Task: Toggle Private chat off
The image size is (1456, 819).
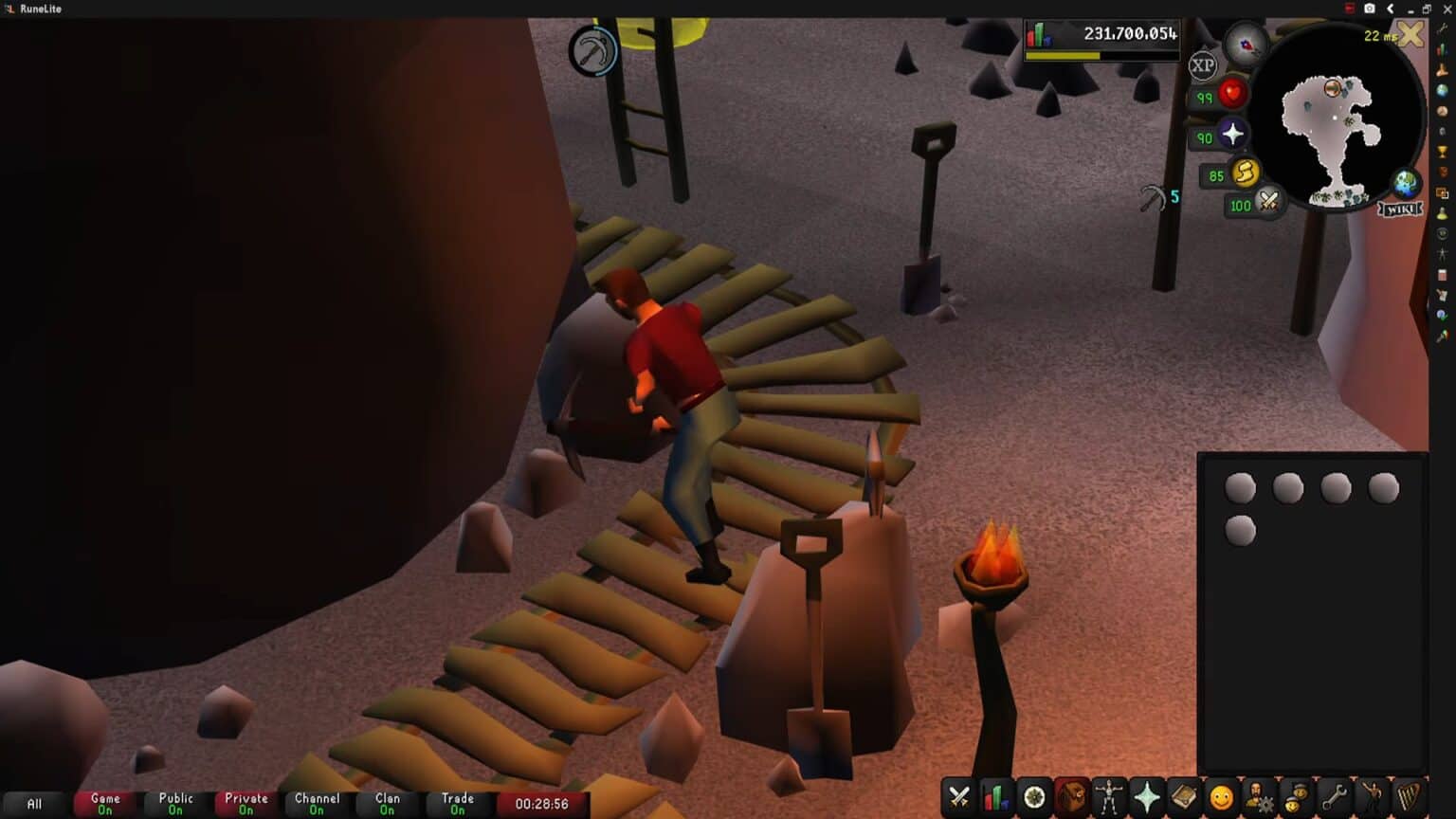Action: 246,803
